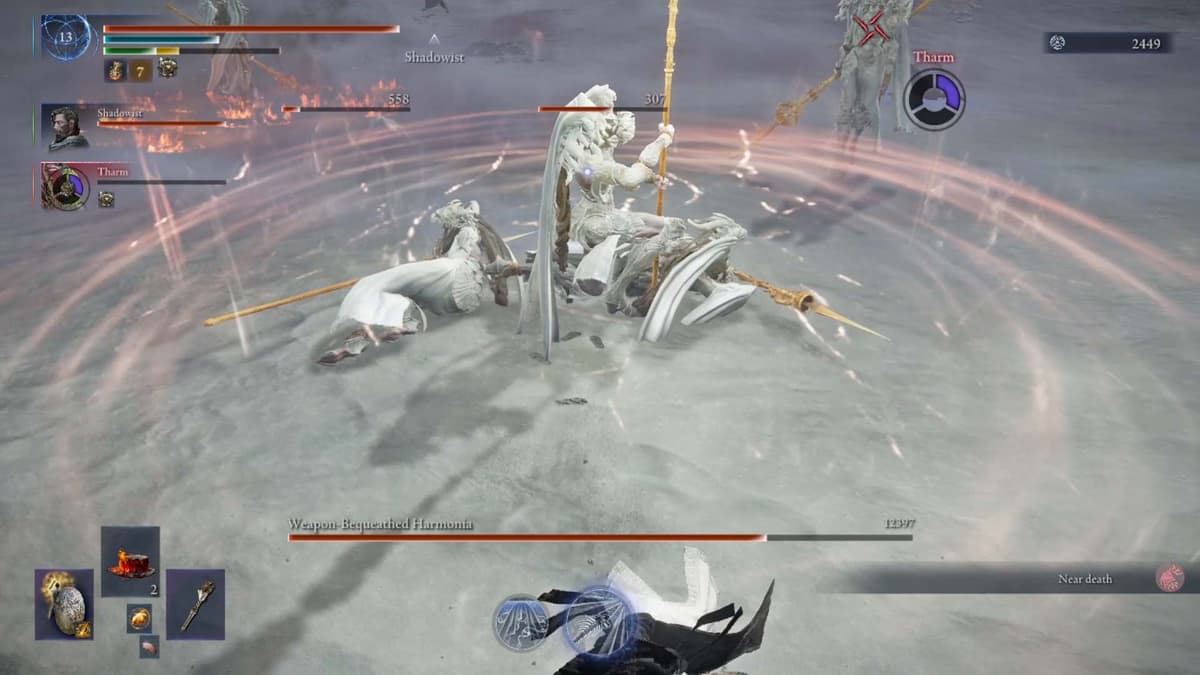Click the number 7 buff icon
Screen dimensions: 1200x675
click(141, 70)
